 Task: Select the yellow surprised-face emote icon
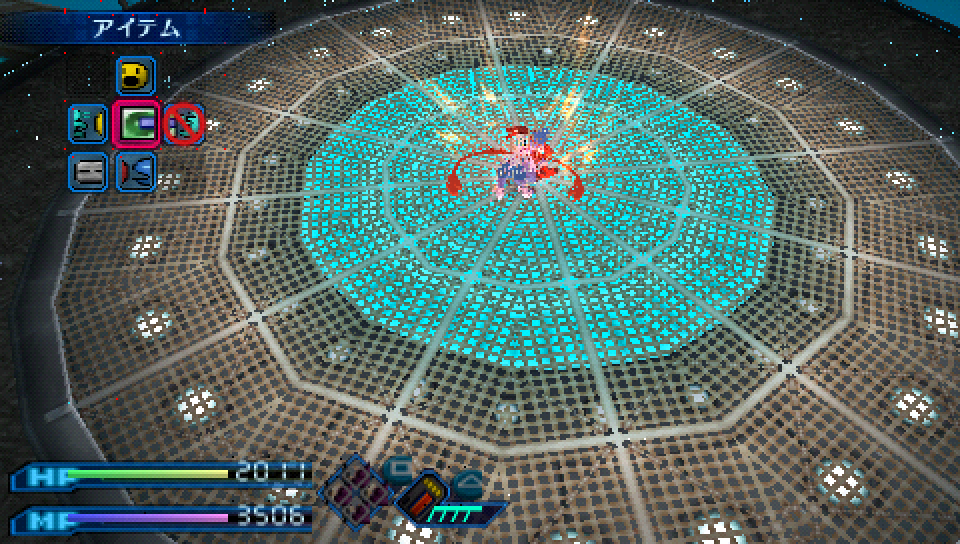[x=134, y=76]
